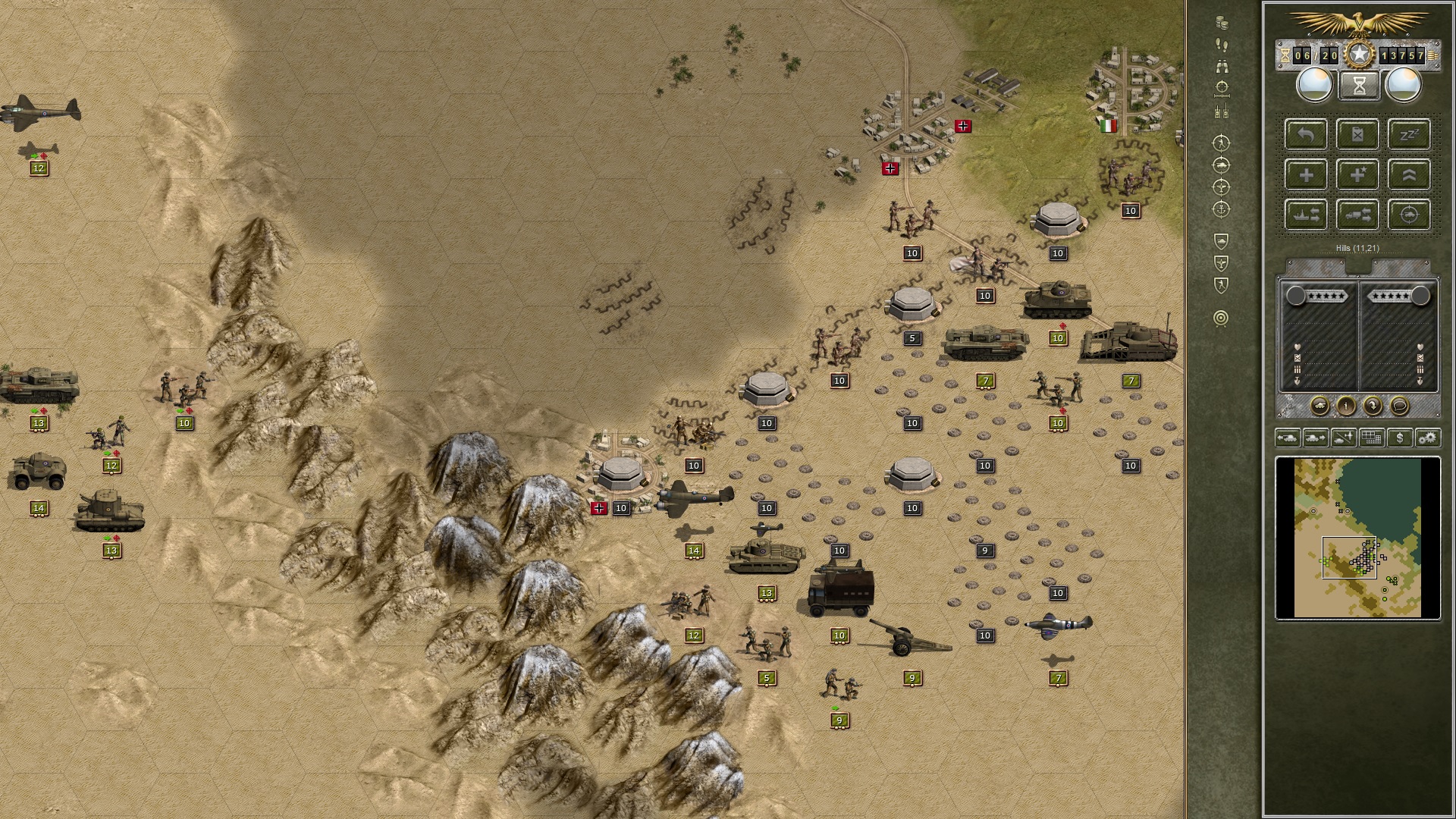Open the purchase screen with the dollar icon
Screen dimensions: 1456x819
pyautogui.click(x=1401, y=438)
